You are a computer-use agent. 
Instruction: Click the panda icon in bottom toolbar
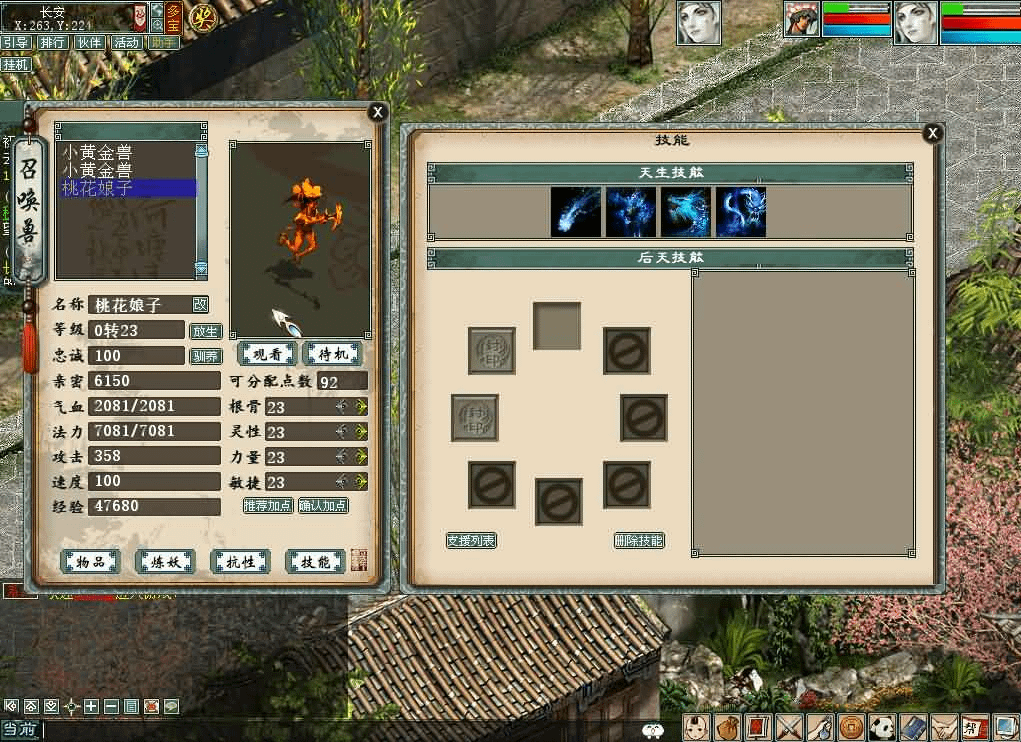pyautogui.click(x=883, y=727)
